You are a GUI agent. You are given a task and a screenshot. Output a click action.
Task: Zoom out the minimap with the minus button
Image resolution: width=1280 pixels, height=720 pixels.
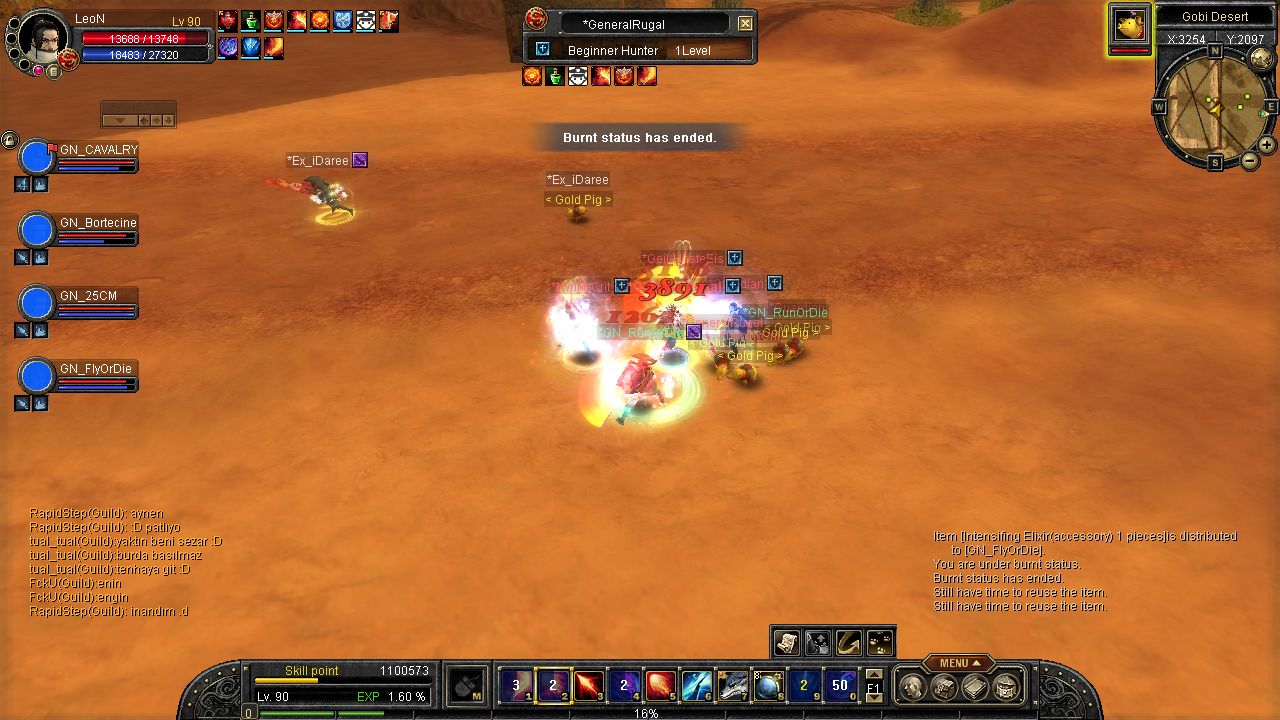click(x=1250, y=160)
